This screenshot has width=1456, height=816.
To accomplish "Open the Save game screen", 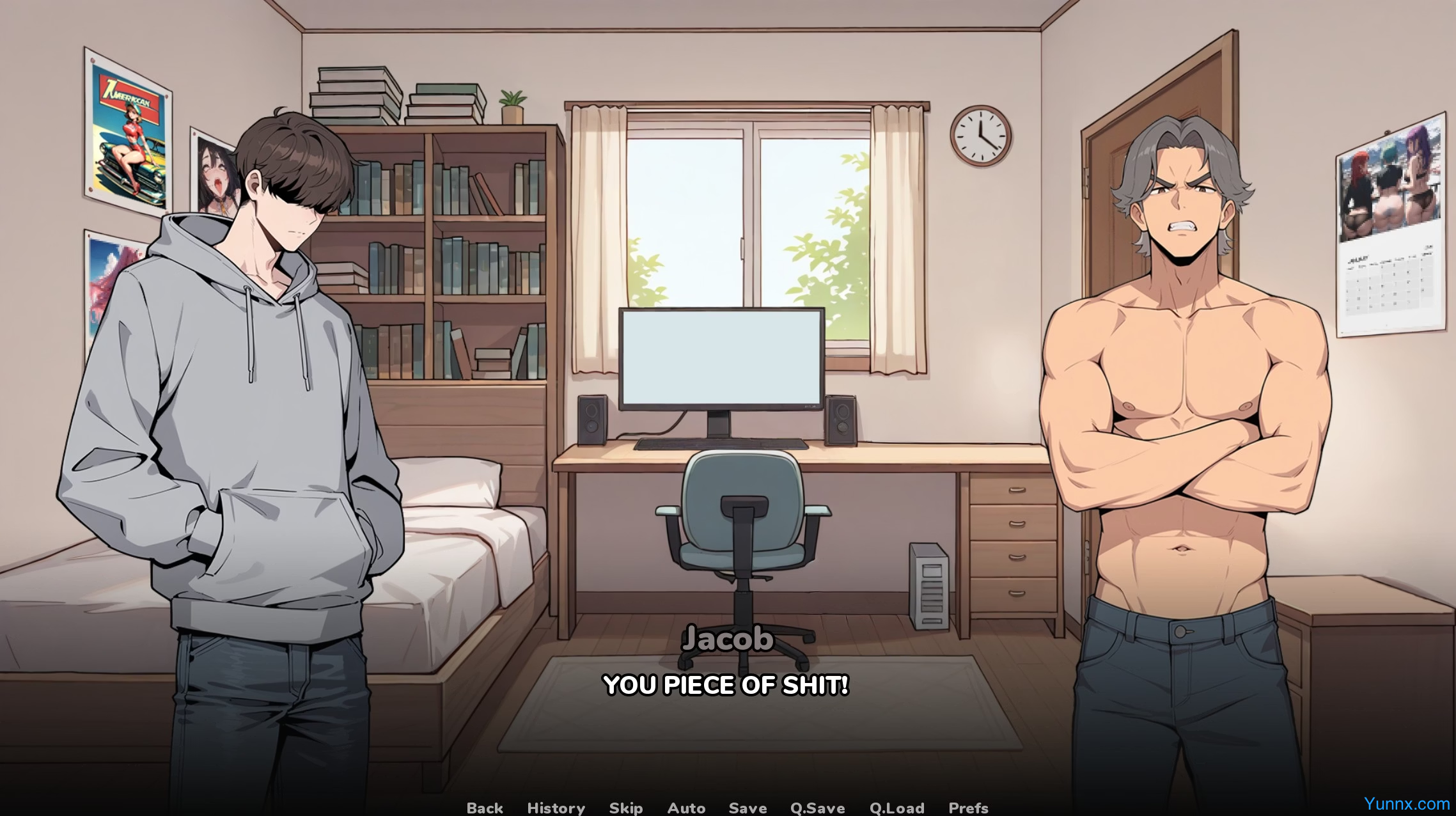I will tap(748, 808).
